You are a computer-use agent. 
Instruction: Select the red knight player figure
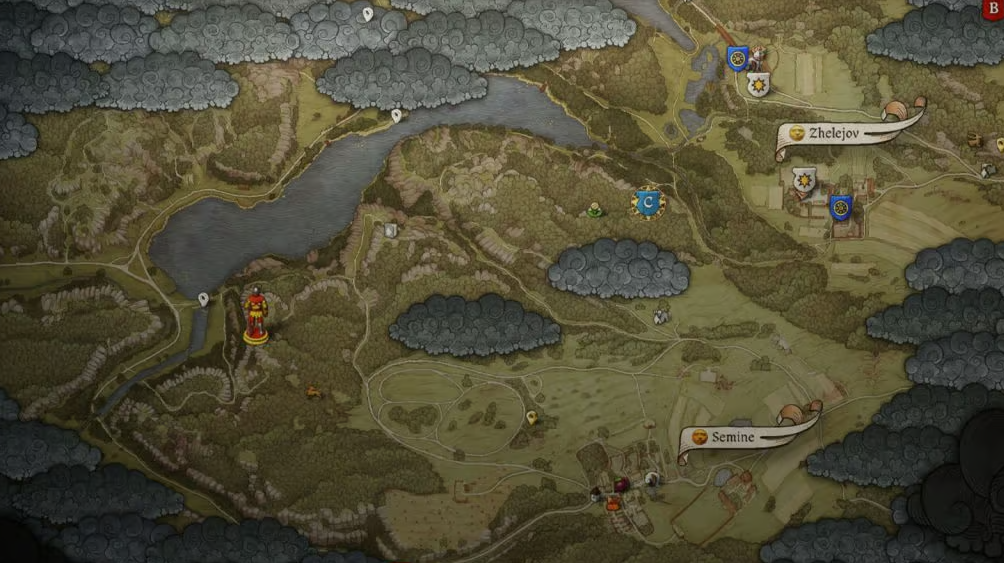point(256,314)
